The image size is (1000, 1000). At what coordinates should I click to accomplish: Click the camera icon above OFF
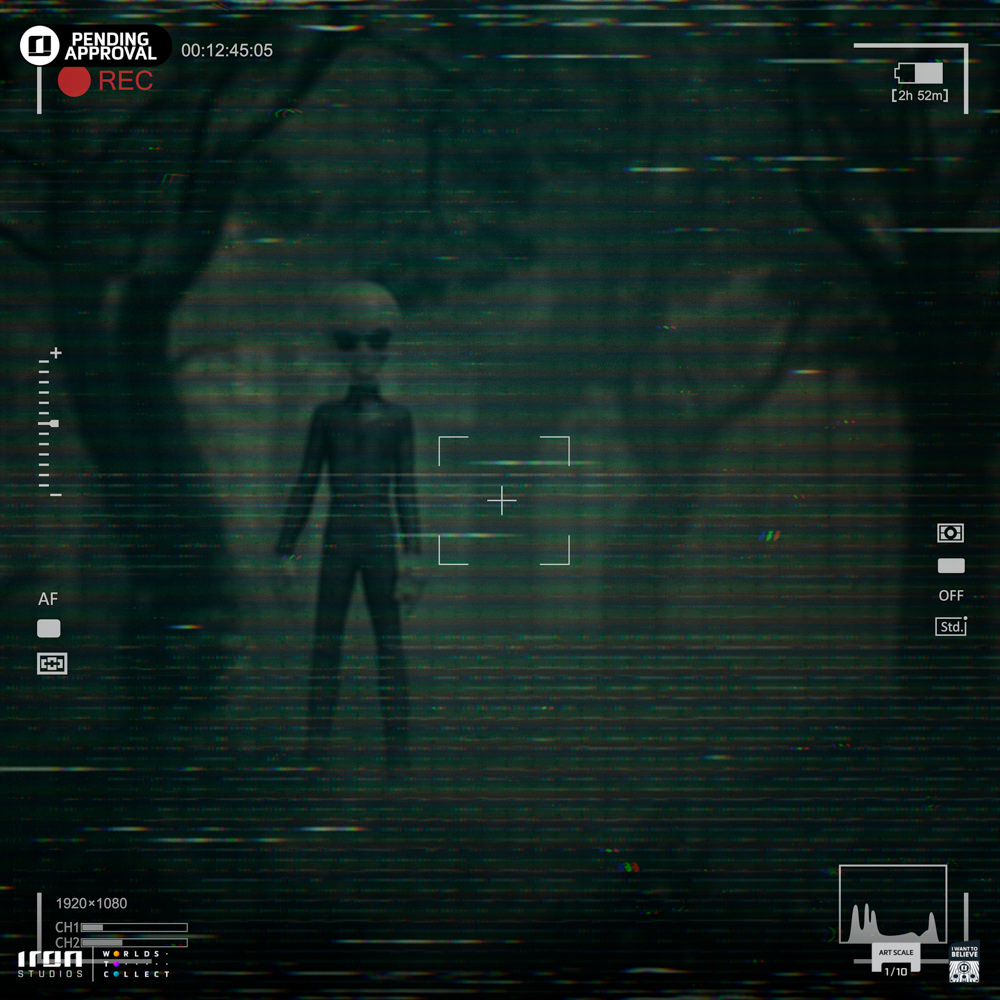click(x=950, y=533)
